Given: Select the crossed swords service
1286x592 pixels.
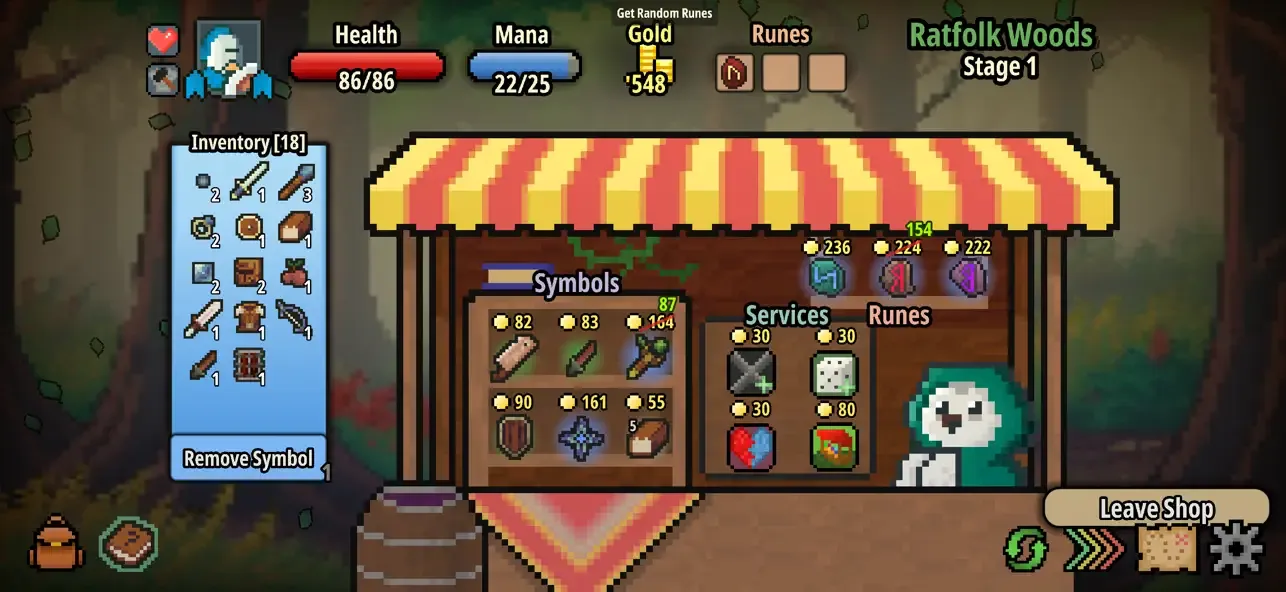Looking at the screenshot, I should coord(751,372).
